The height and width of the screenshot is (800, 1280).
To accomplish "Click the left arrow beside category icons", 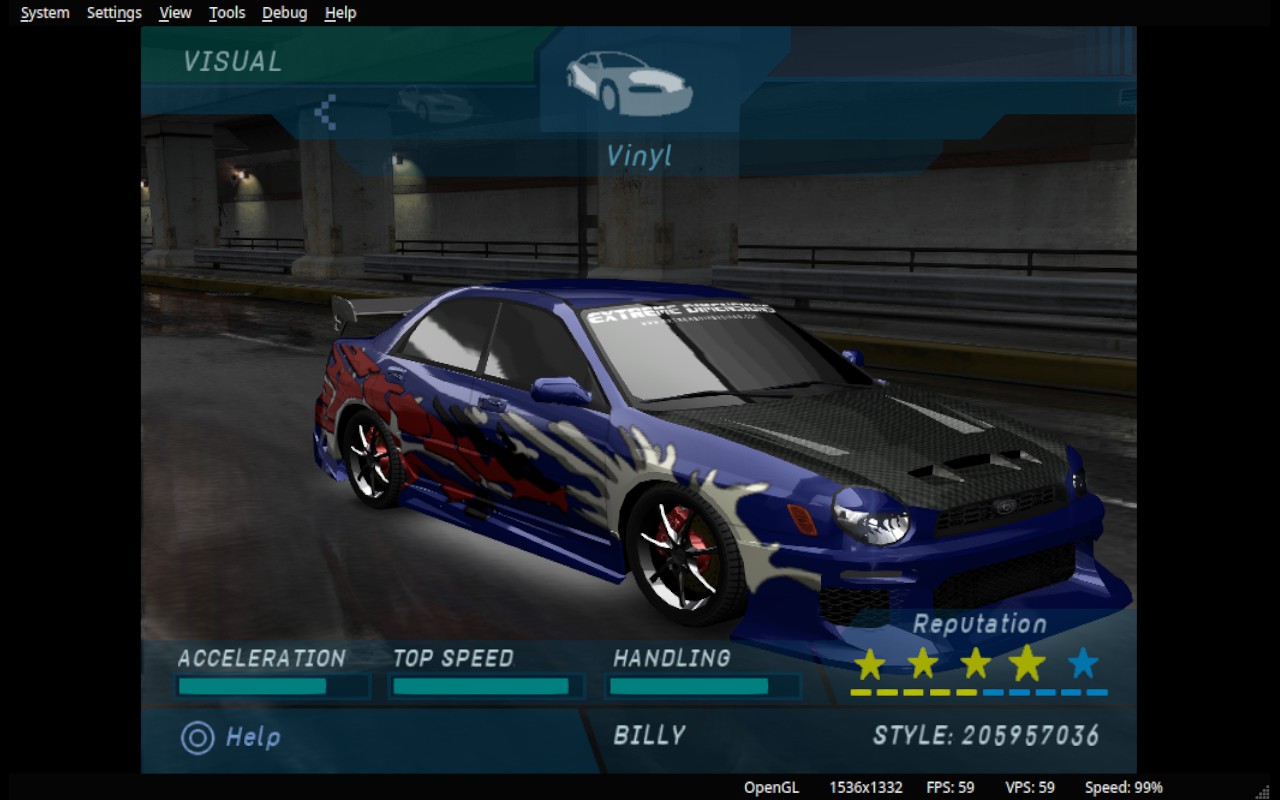I will pos(326,111).
